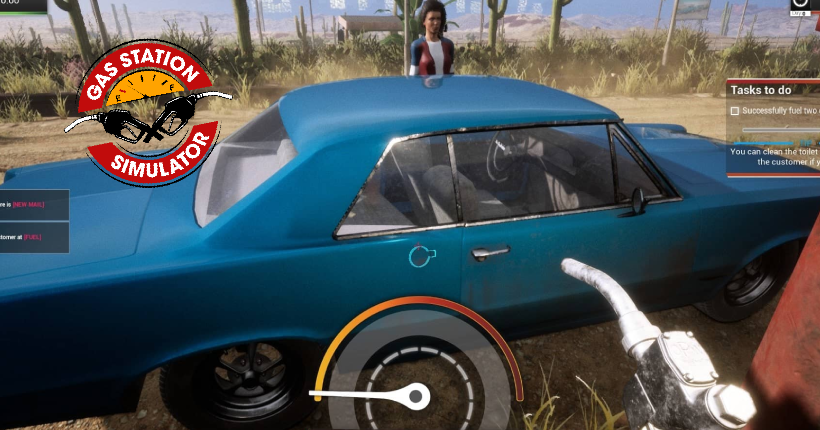
Task: Read the toilet-cleaning tip in the tasks panel
Action: click(774, 157)
